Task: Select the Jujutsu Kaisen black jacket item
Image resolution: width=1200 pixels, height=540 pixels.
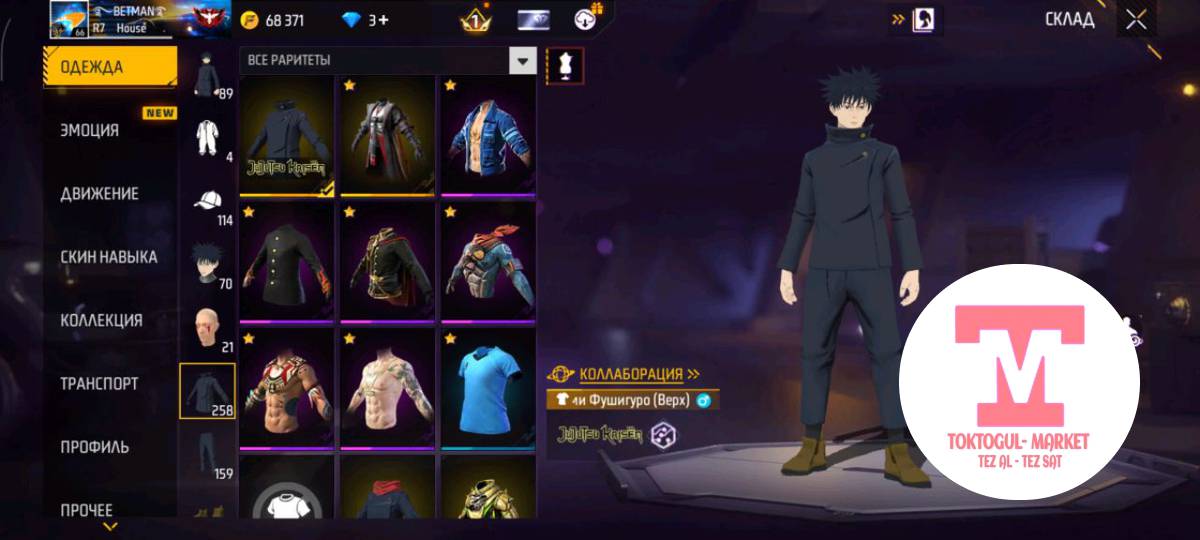Action: click(286, 135)
